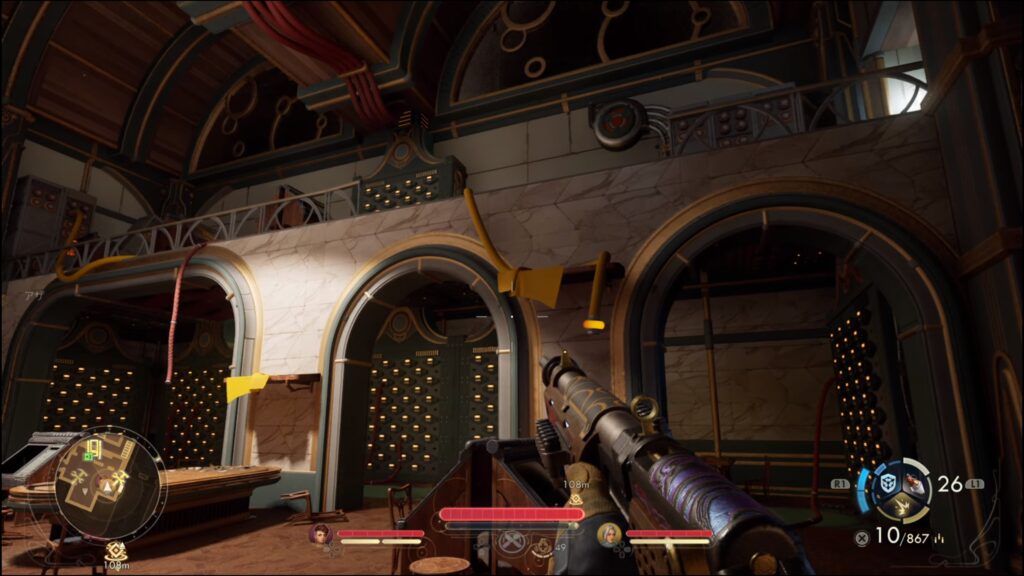
Task: Select the dark-haired companion portrait
Action: tap(321, 534)
